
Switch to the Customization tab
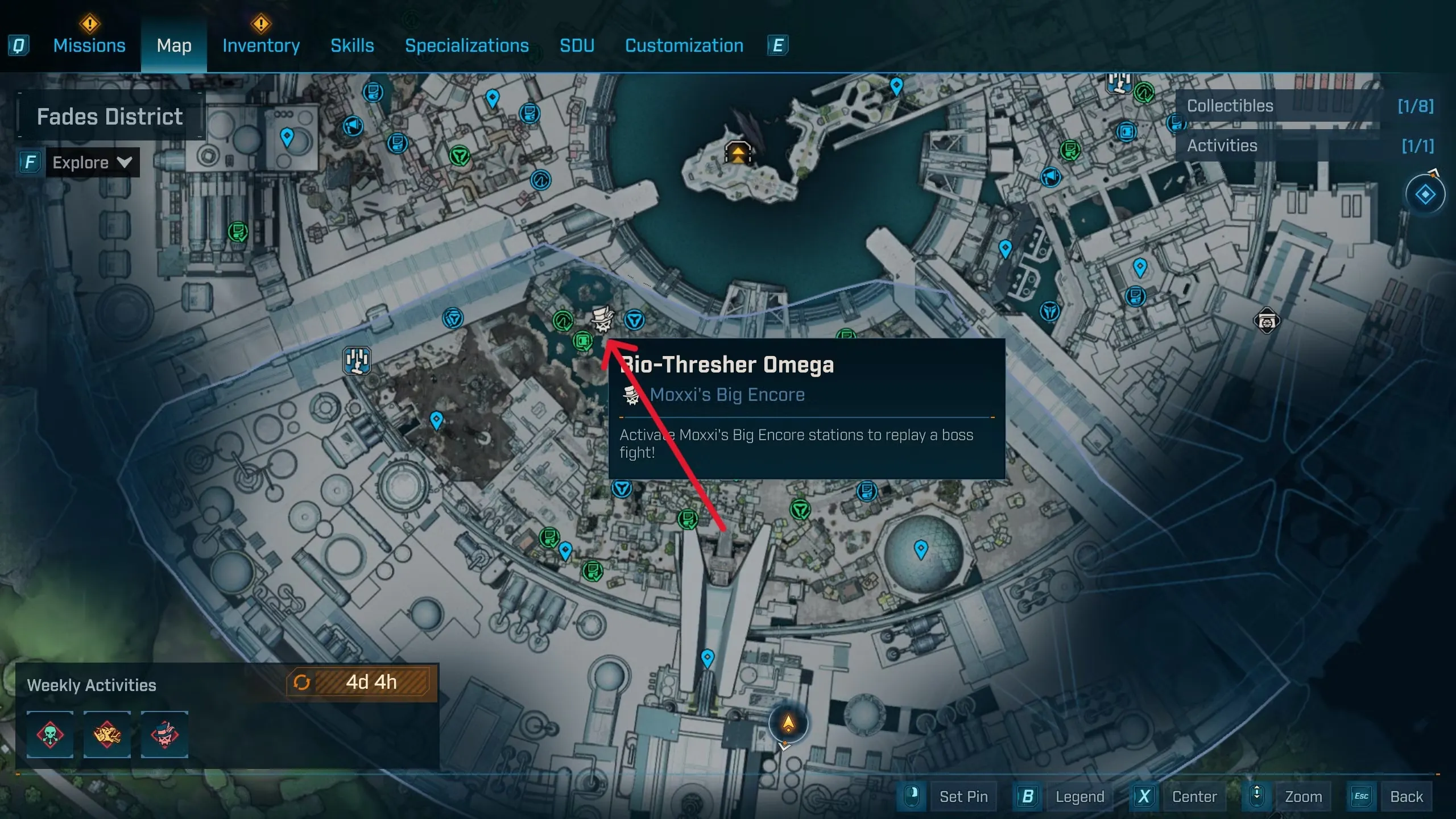(684, 45)
